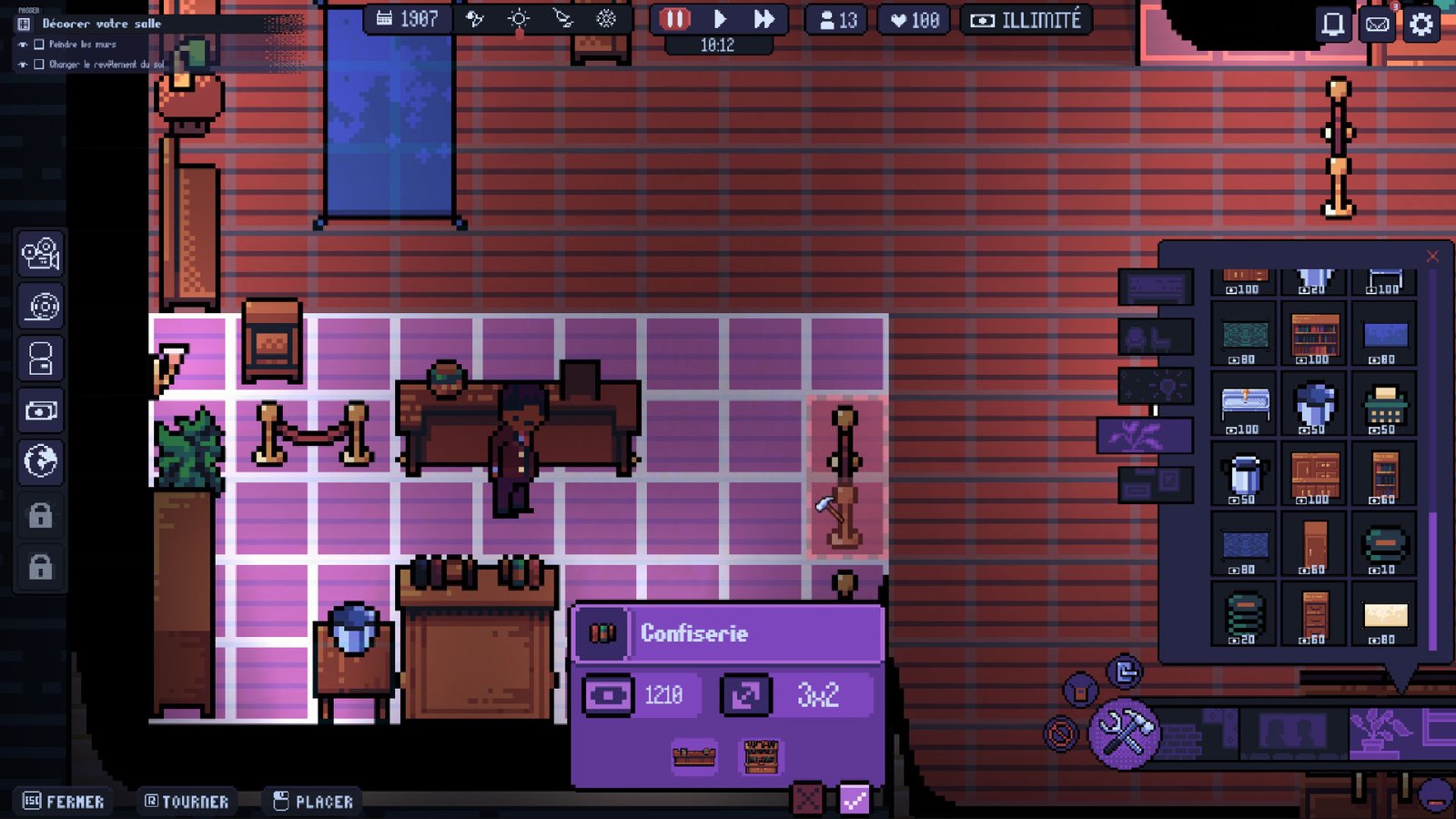This screenshot has height=819, width=1456.
Task: Resume normal speed with the play button
Action: 720,19
